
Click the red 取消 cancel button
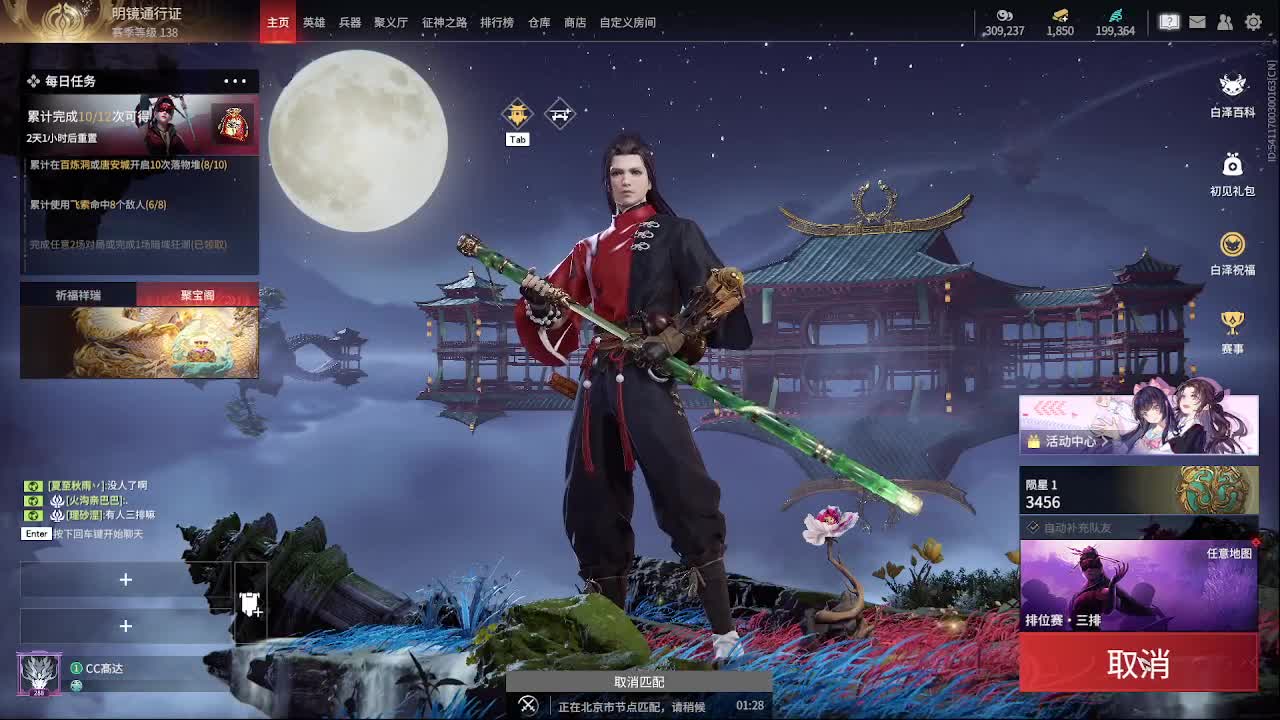1138,662
